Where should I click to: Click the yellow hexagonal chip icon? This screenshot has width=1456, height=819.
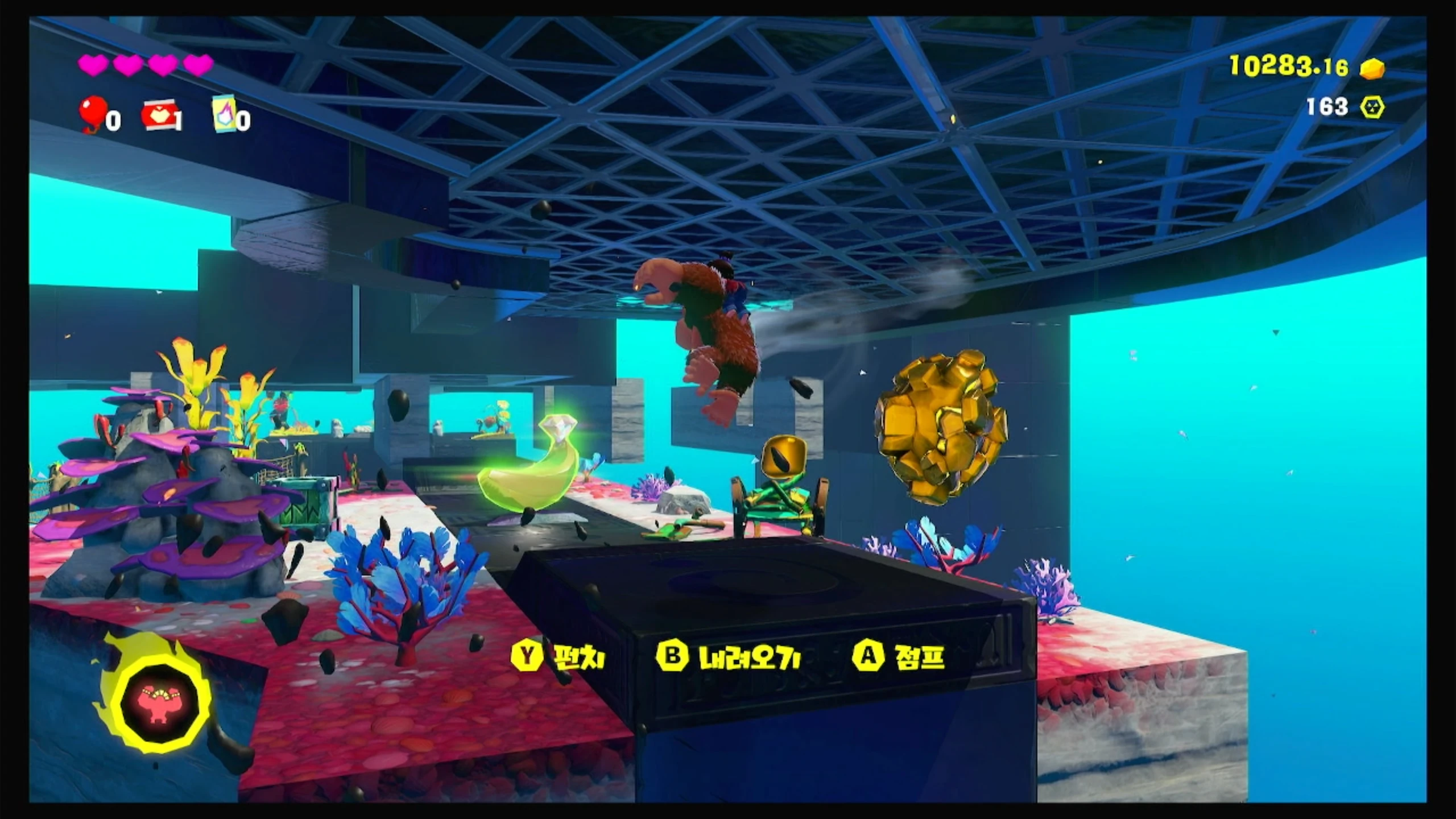point(1372,107)
